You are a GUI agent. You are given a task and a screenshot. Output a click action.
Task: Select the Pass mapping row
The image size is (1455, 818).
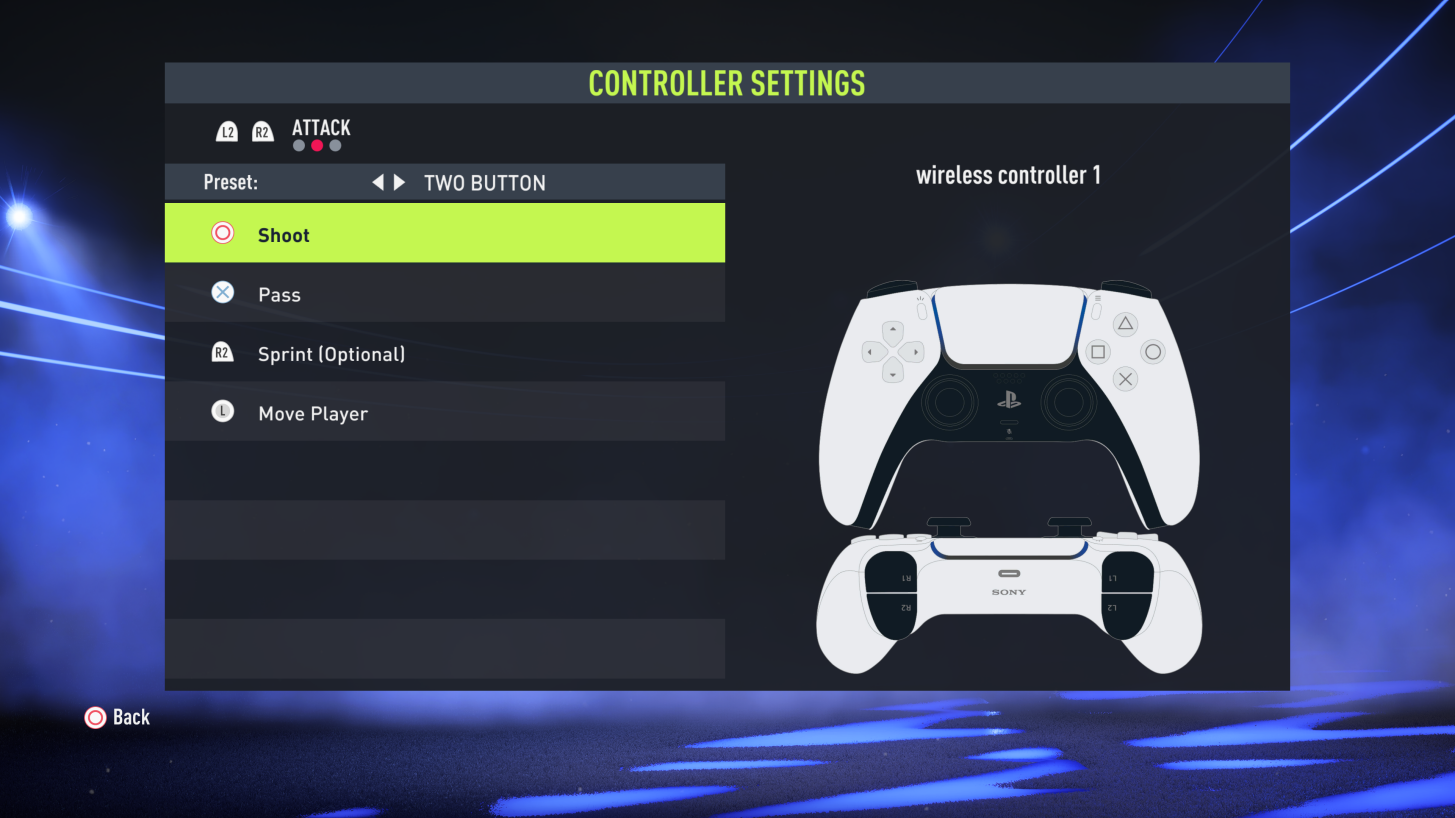click(445, 292)
